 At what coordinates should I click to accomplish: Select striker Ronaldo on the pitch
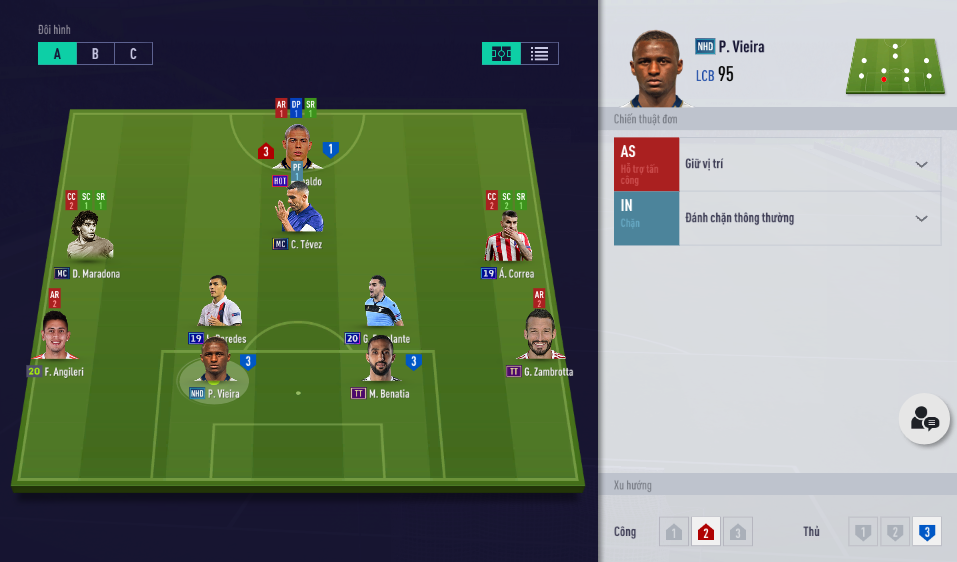tap(297, 148)
